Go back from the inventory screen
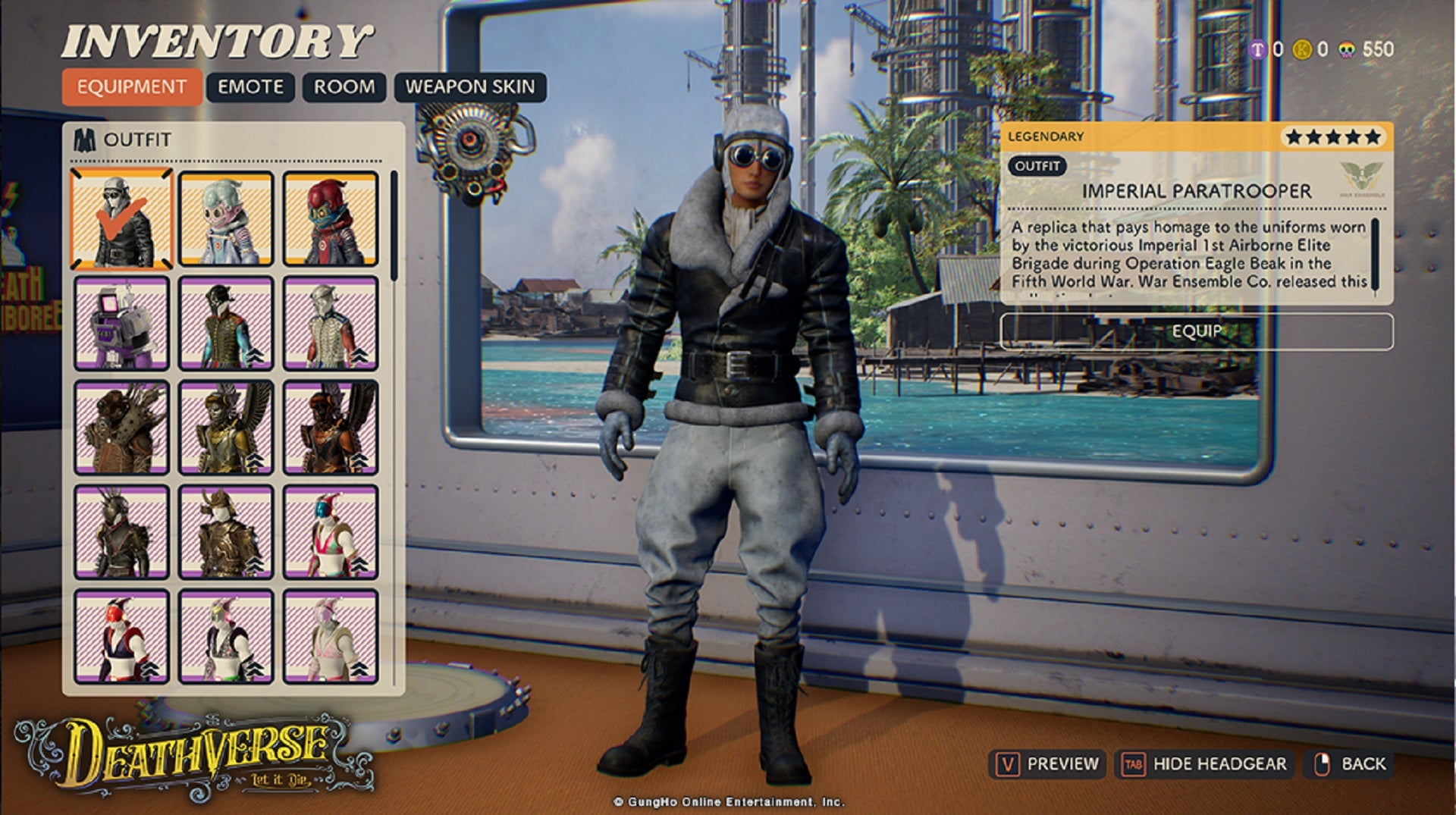This screenshot has height=815, width=1456. click(1350, 763)
